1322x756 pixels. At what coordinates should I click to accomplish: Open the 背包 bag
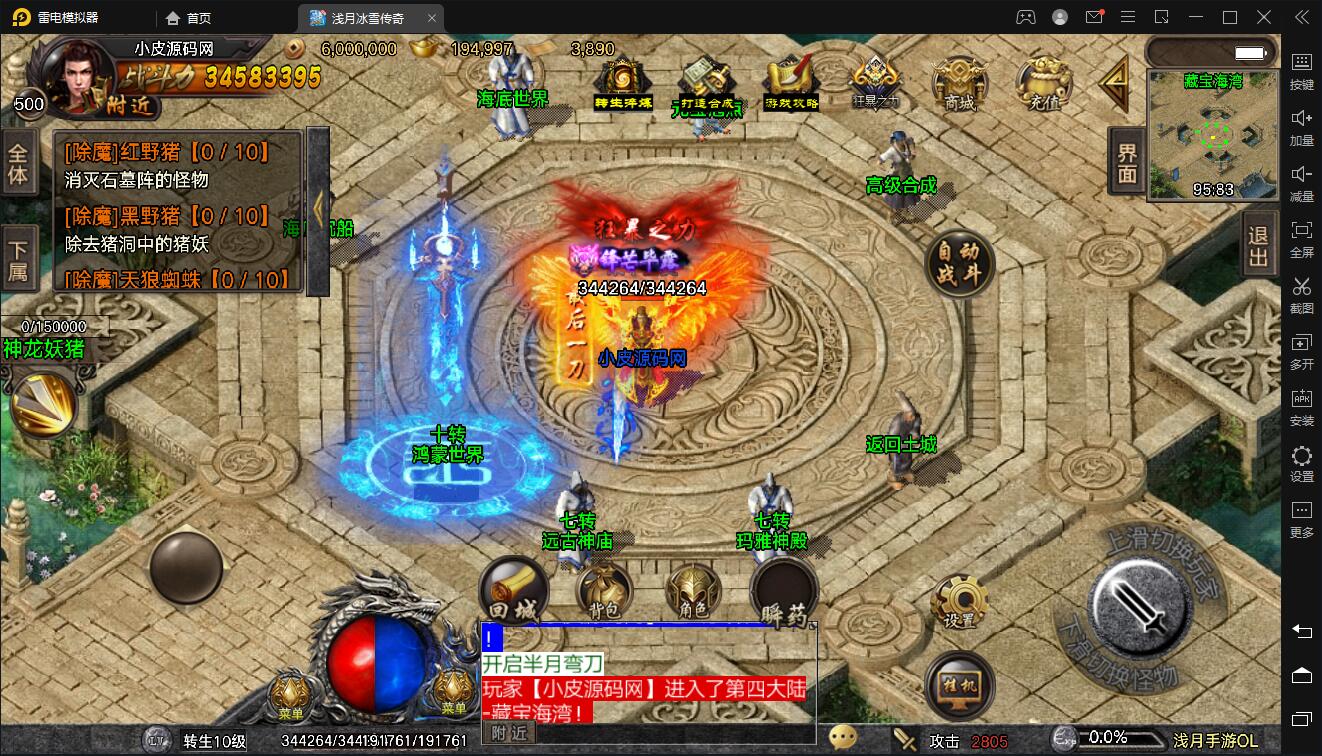point(604,591)
